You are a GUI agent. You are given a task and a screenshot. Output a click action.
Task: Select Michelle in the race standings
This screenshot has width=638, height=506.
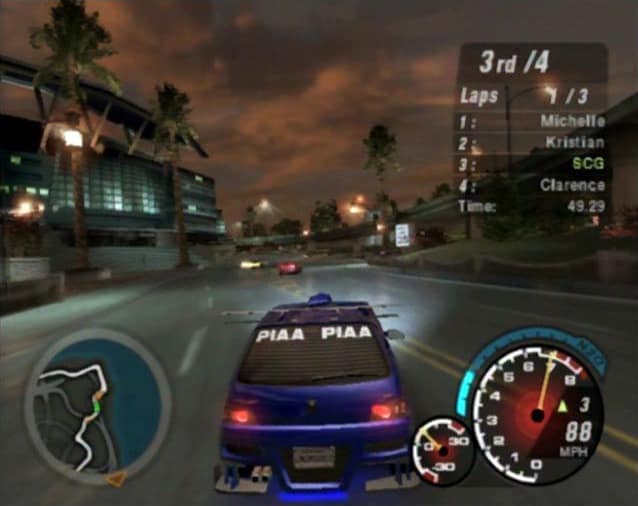572,121
